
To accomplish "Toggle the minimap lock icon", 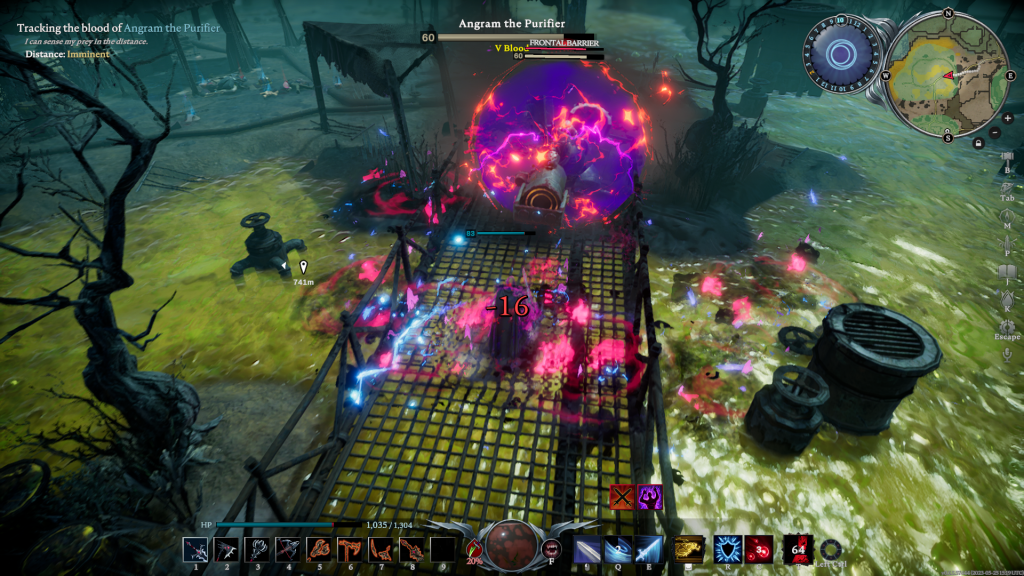I will click(977, 143).
